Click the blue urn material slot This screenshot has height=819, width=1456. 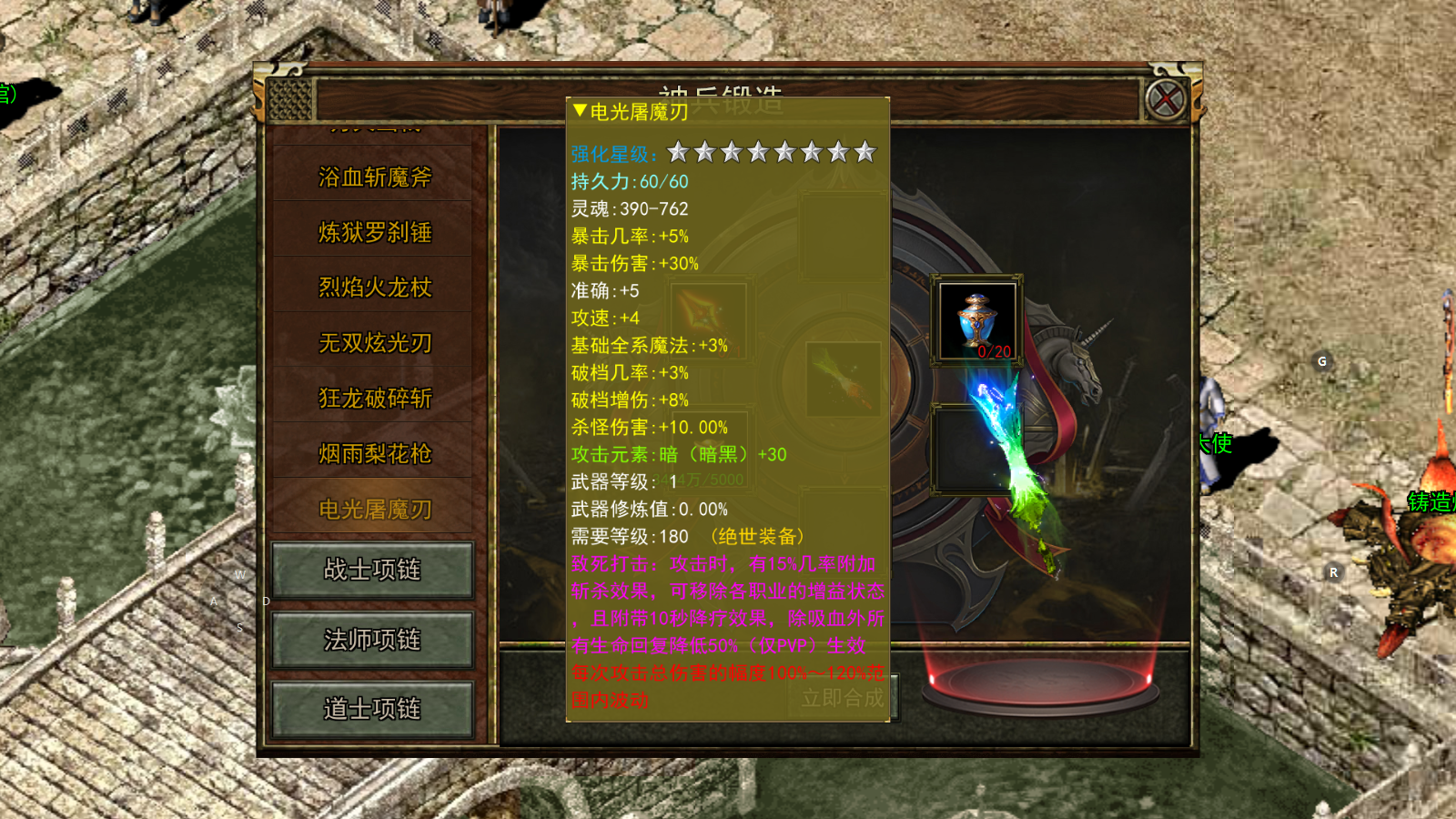pos(977,320)
